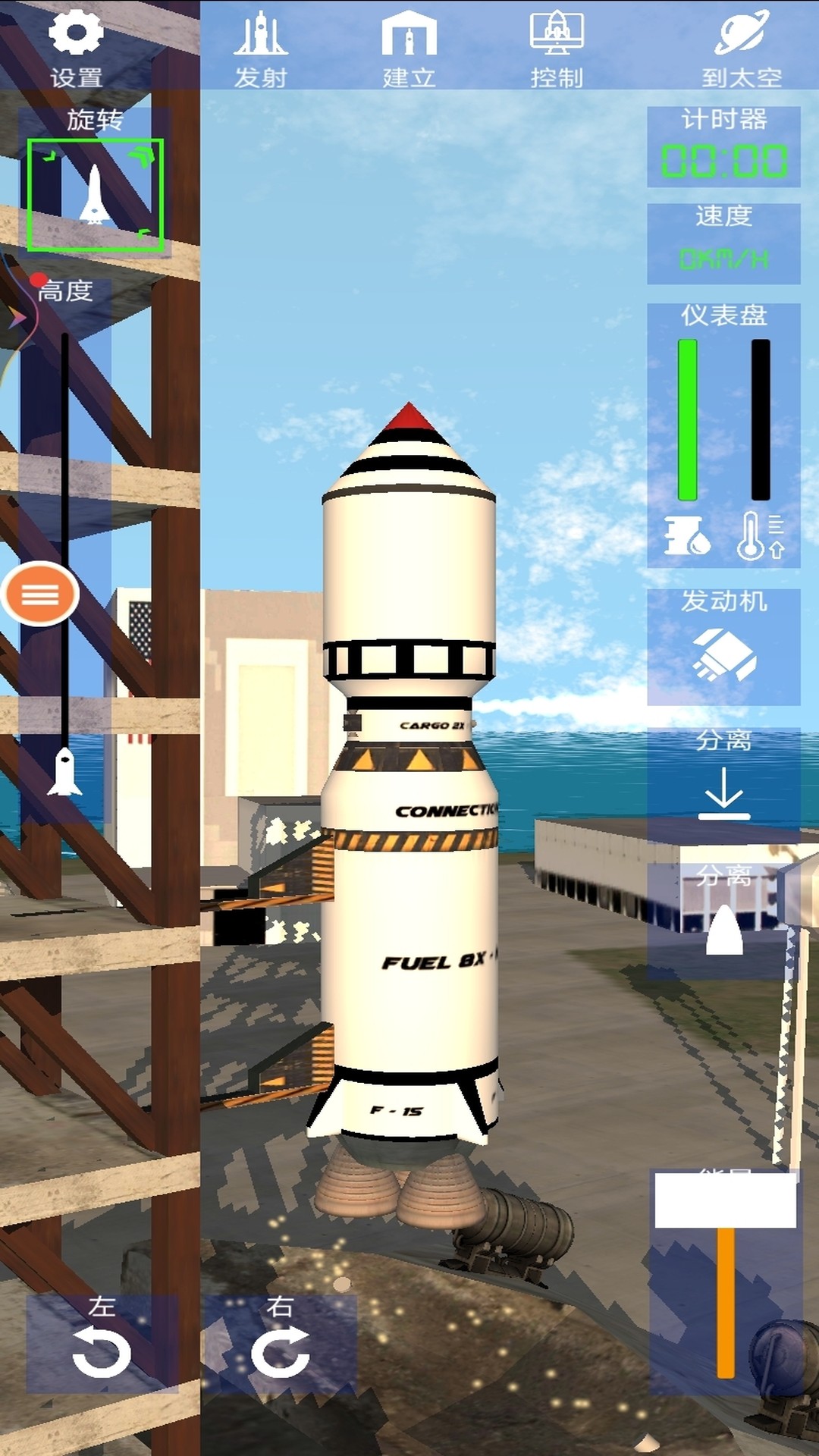The height and width of the screenshot is (1456, 819).
Task: Tap the orange hamburger menu button
Action: point(40,595)
